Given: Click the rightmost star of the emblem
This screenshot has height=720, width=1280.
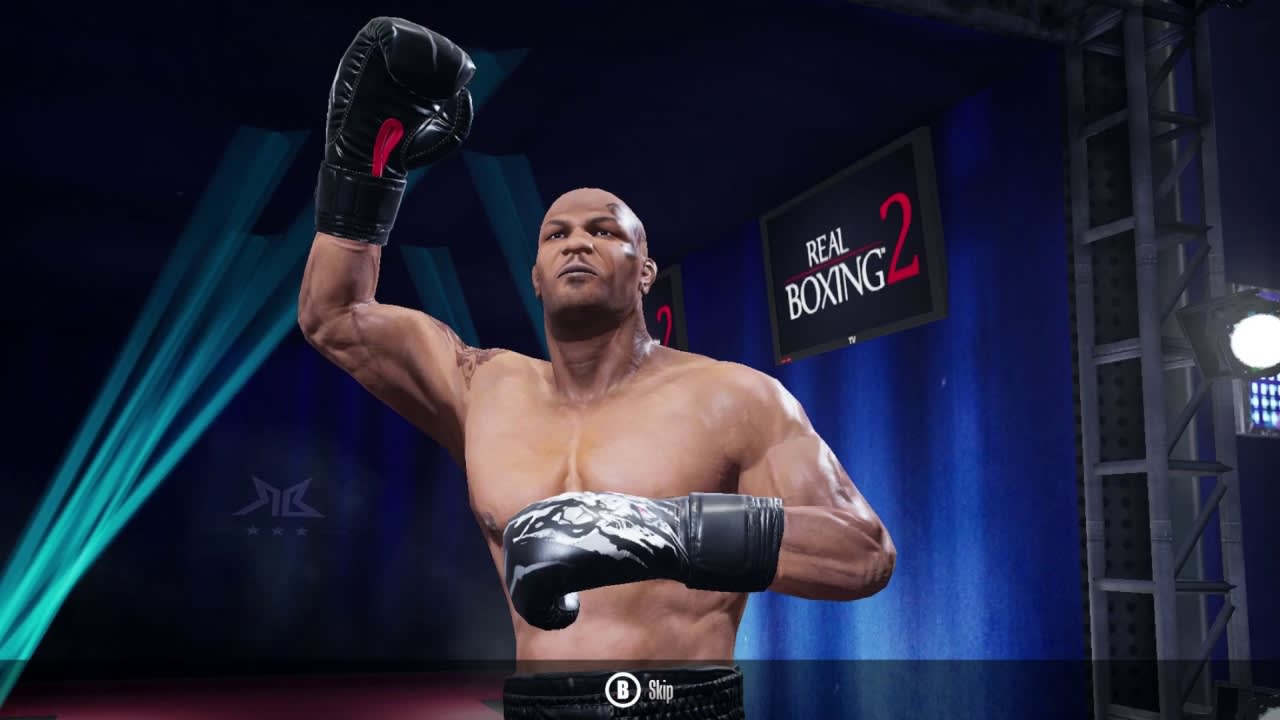Looking at the screenshot, I should click(302, 532).
